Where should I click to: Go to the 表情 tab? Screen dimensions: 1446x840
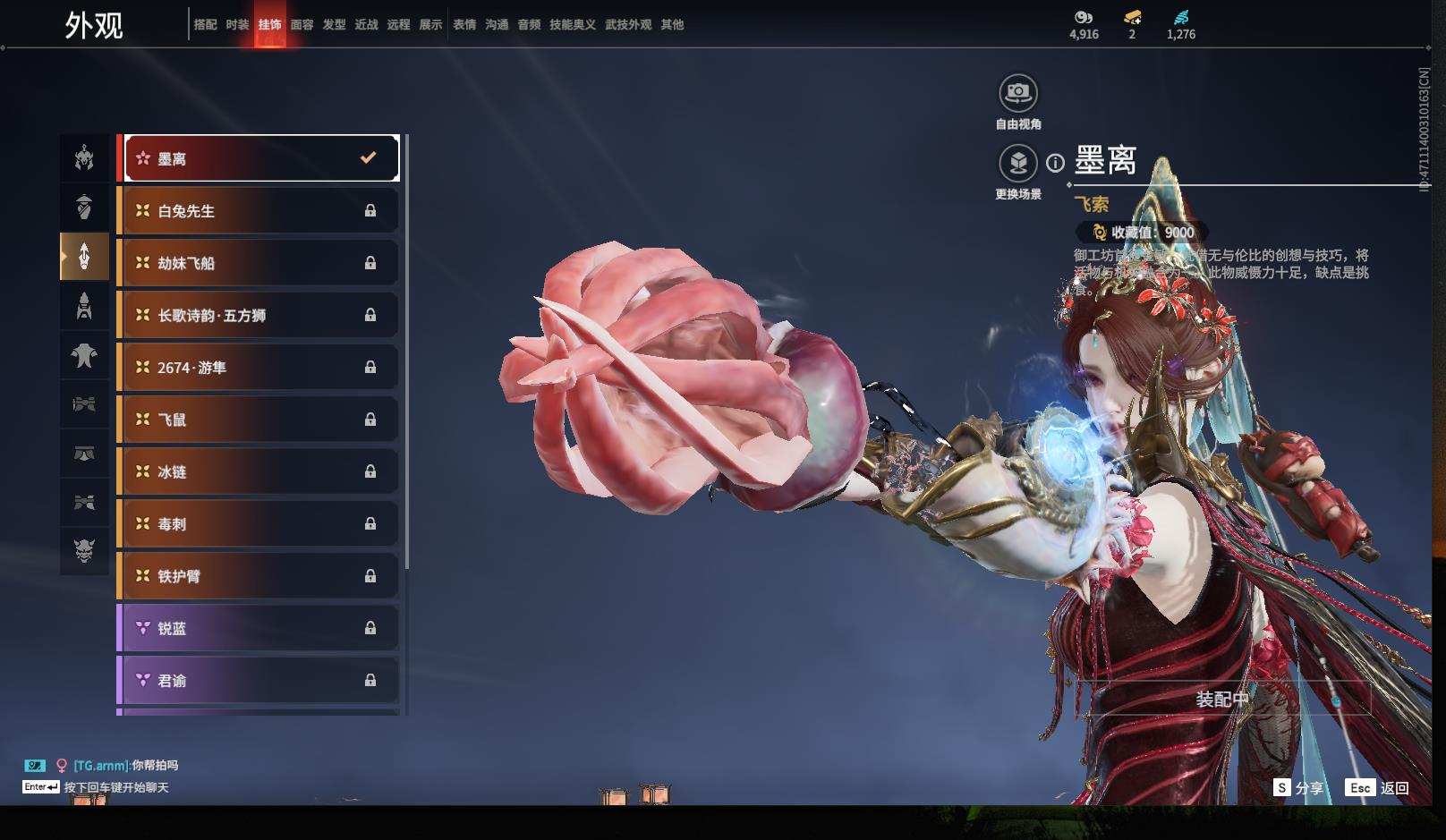pyautogui.click(x=464, y=25)
